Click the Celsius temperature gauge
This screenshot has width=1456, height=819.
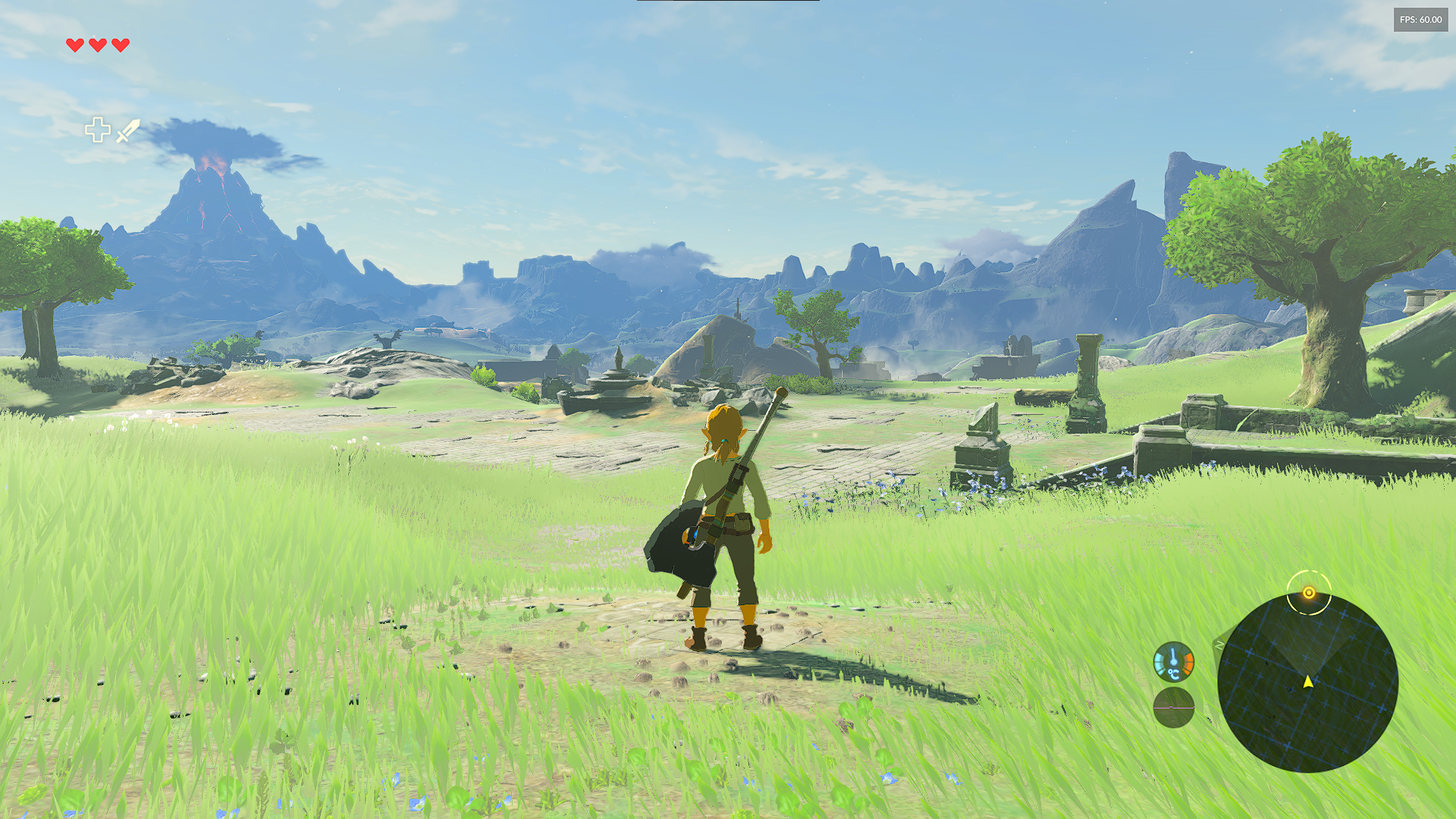tap(1173, 662)
